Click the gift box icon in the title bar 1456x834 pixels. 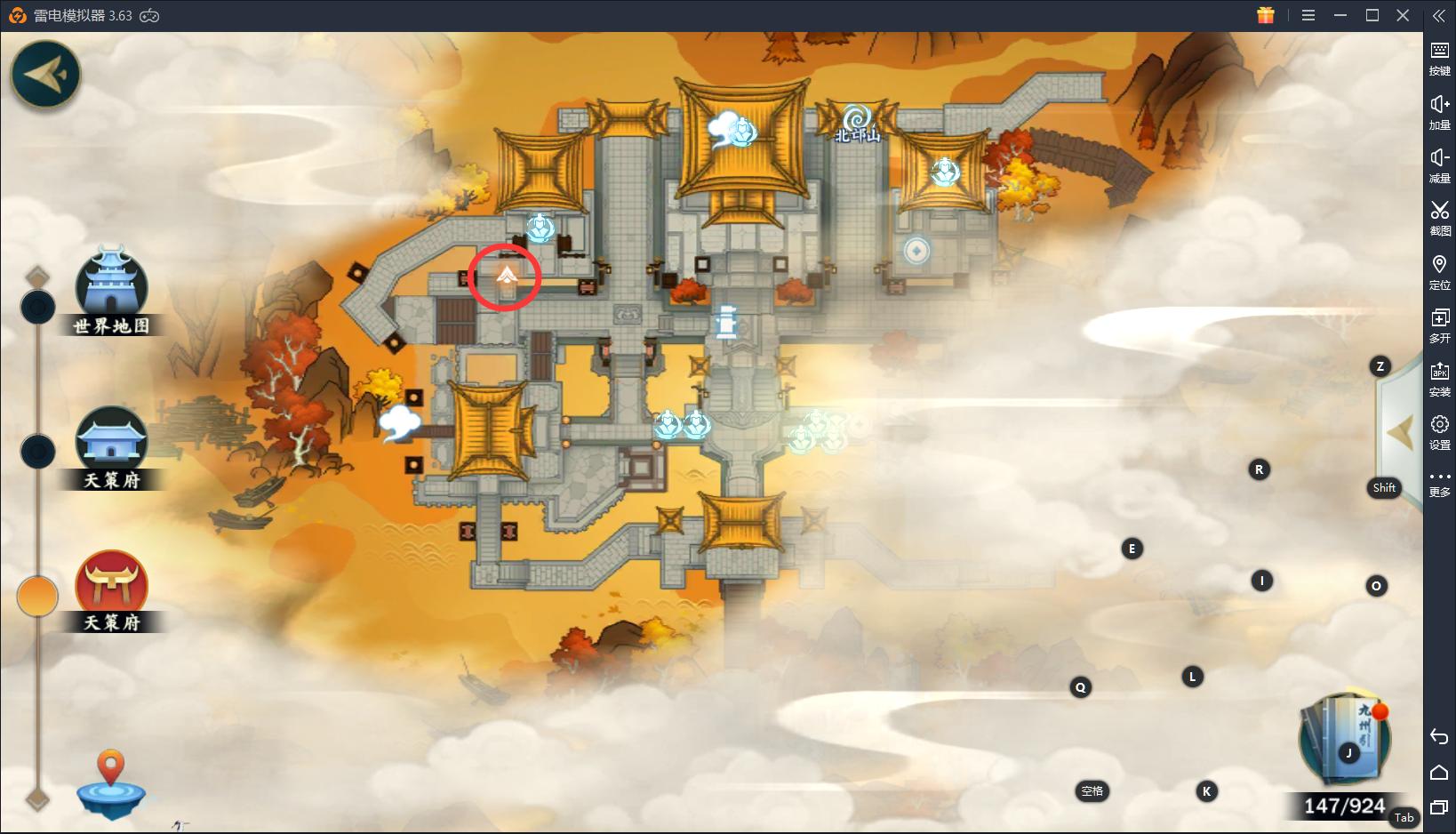(1266, 15)
